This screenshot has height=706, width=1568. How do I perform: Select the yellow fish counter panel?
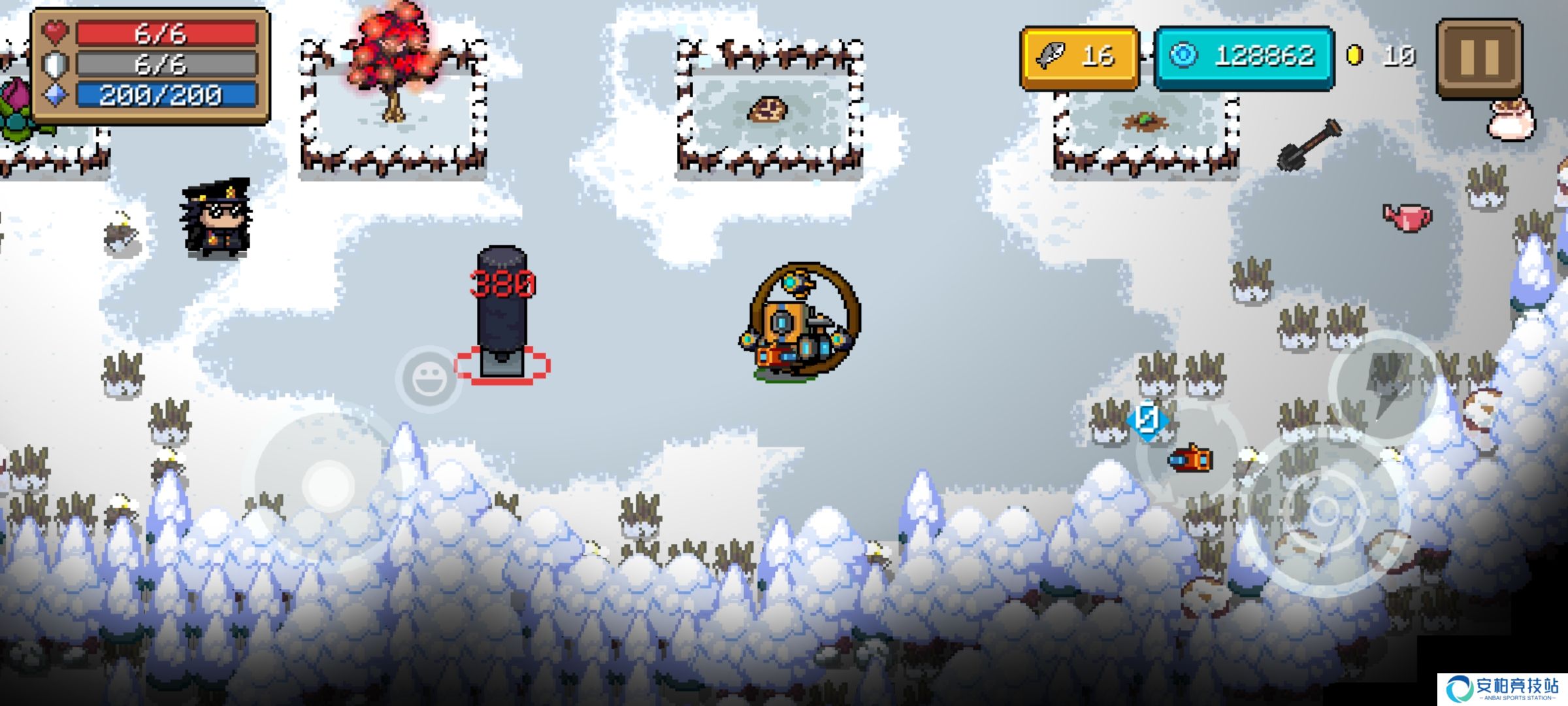coord(1079,57)
